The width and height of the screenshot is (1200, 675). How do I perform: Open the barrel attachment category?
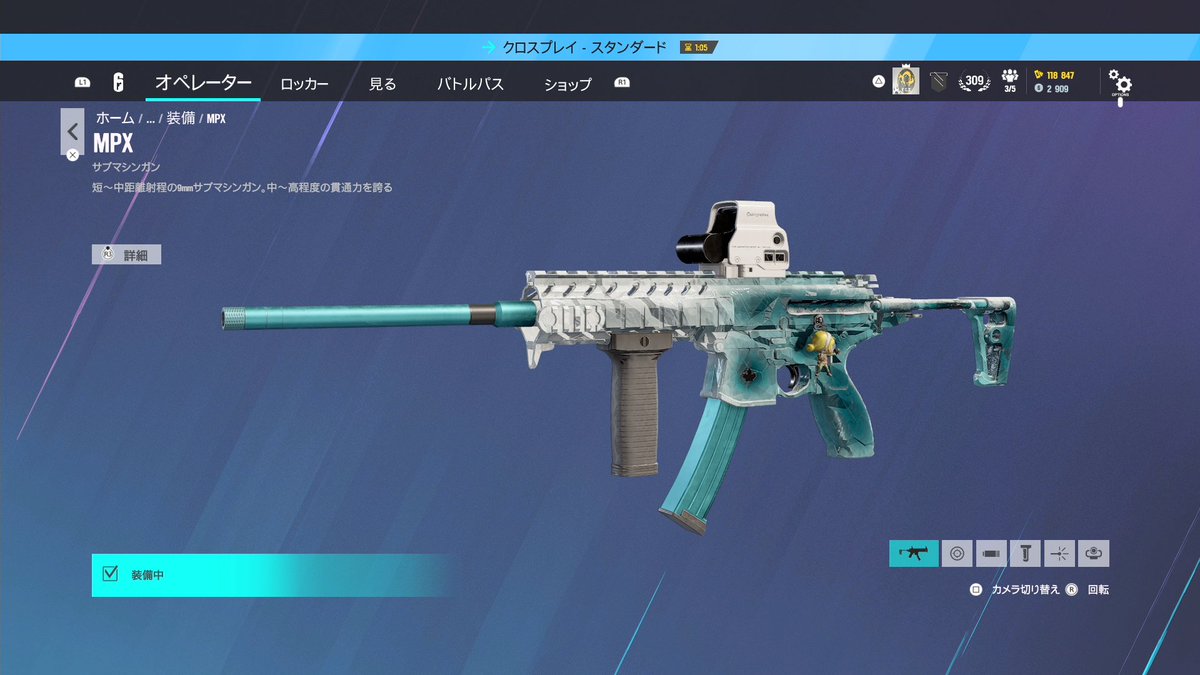[991, 553]
